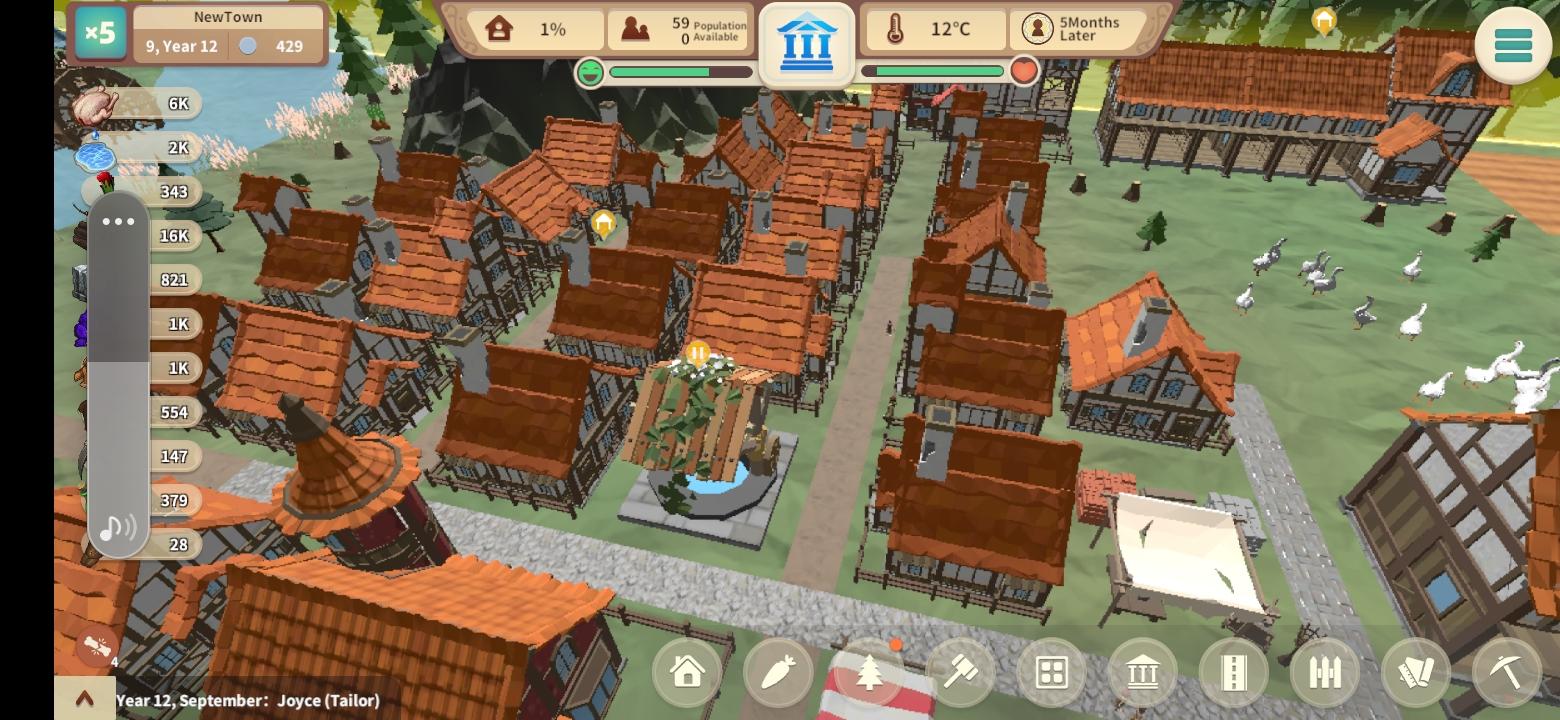Viewport: 1560px width, 720px height.
Task: Pause the fountain construction via pause marker
Action: coord(698,352)
